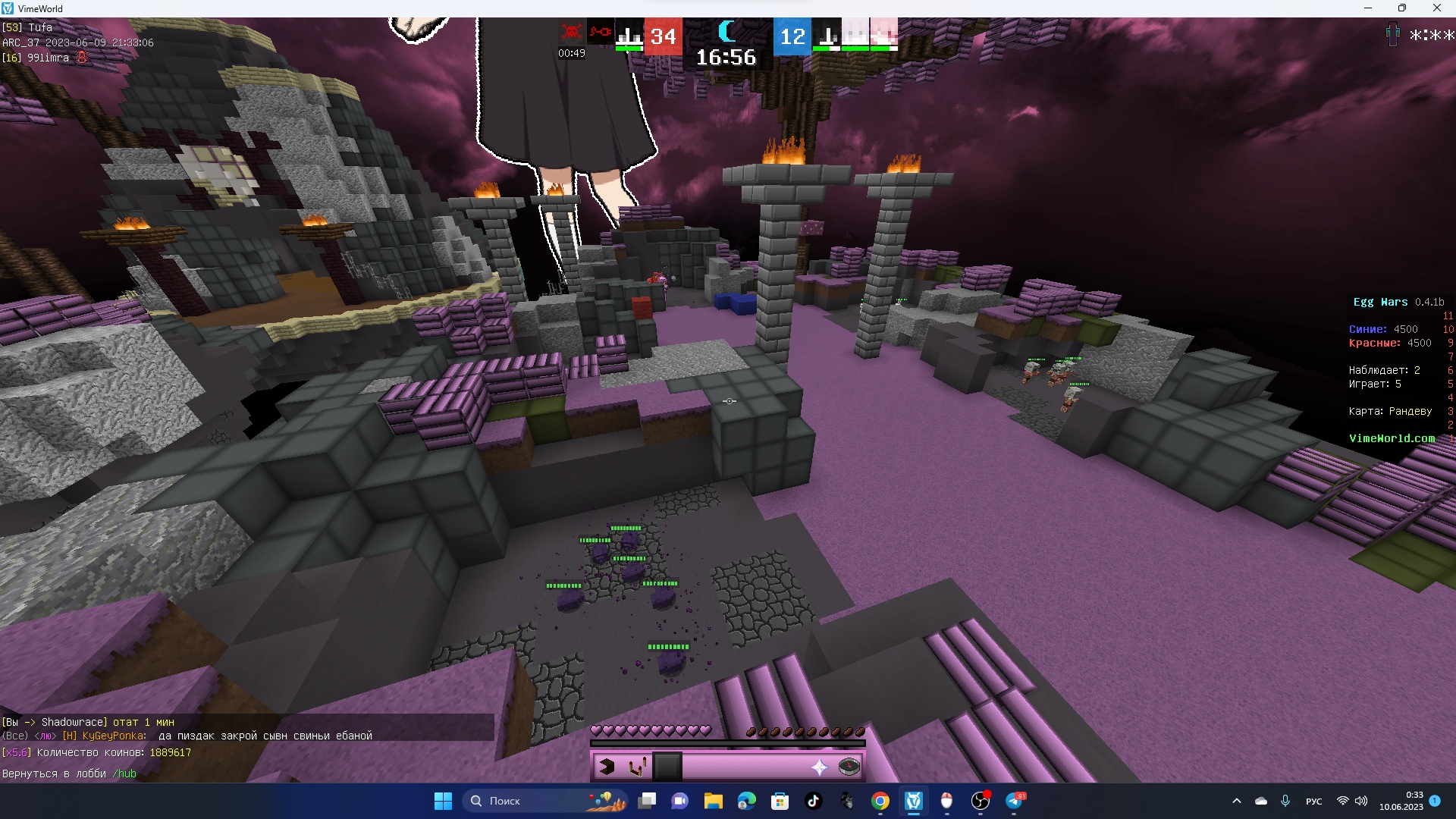
Task: Click the KyGeyPonka chat message
Action: 227,736
